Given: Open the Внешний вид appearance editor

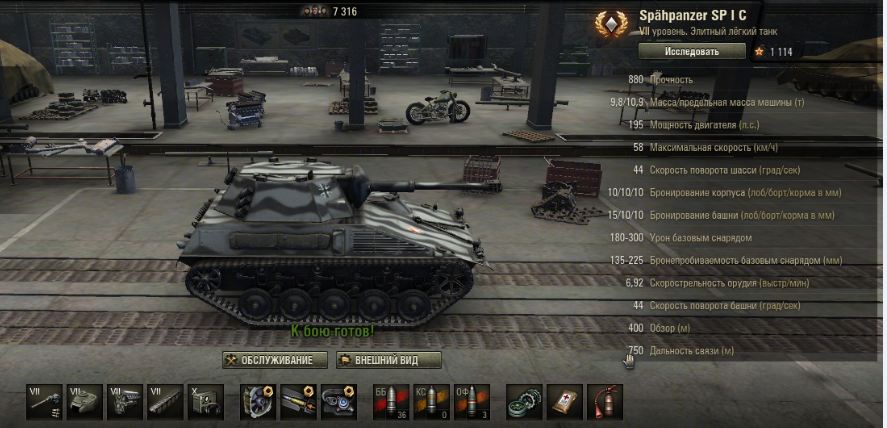Looking at the screenshot, I should (x=389, y=360).
